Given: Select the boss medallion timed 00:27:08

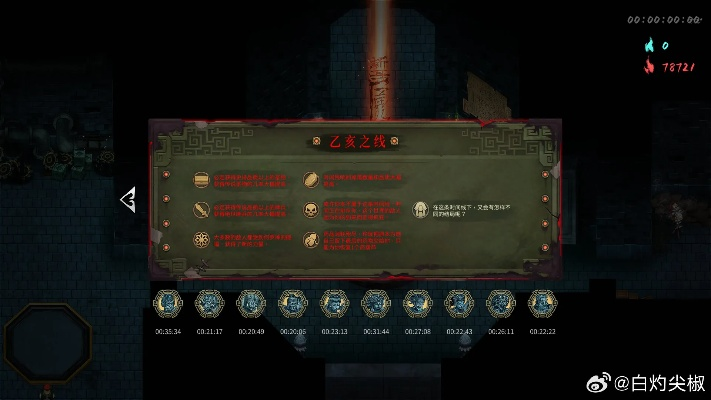Looking at the screenshot, I should tap(417, 302).
